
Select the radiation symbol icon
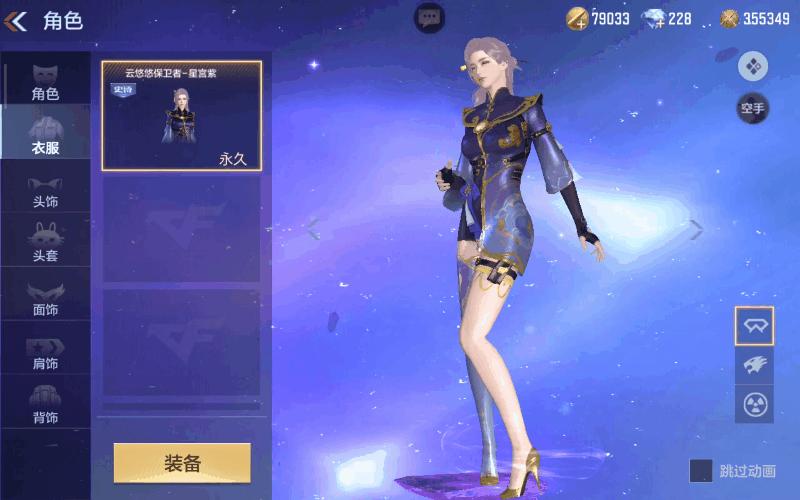pyautogui.click(x=754, y=404)
